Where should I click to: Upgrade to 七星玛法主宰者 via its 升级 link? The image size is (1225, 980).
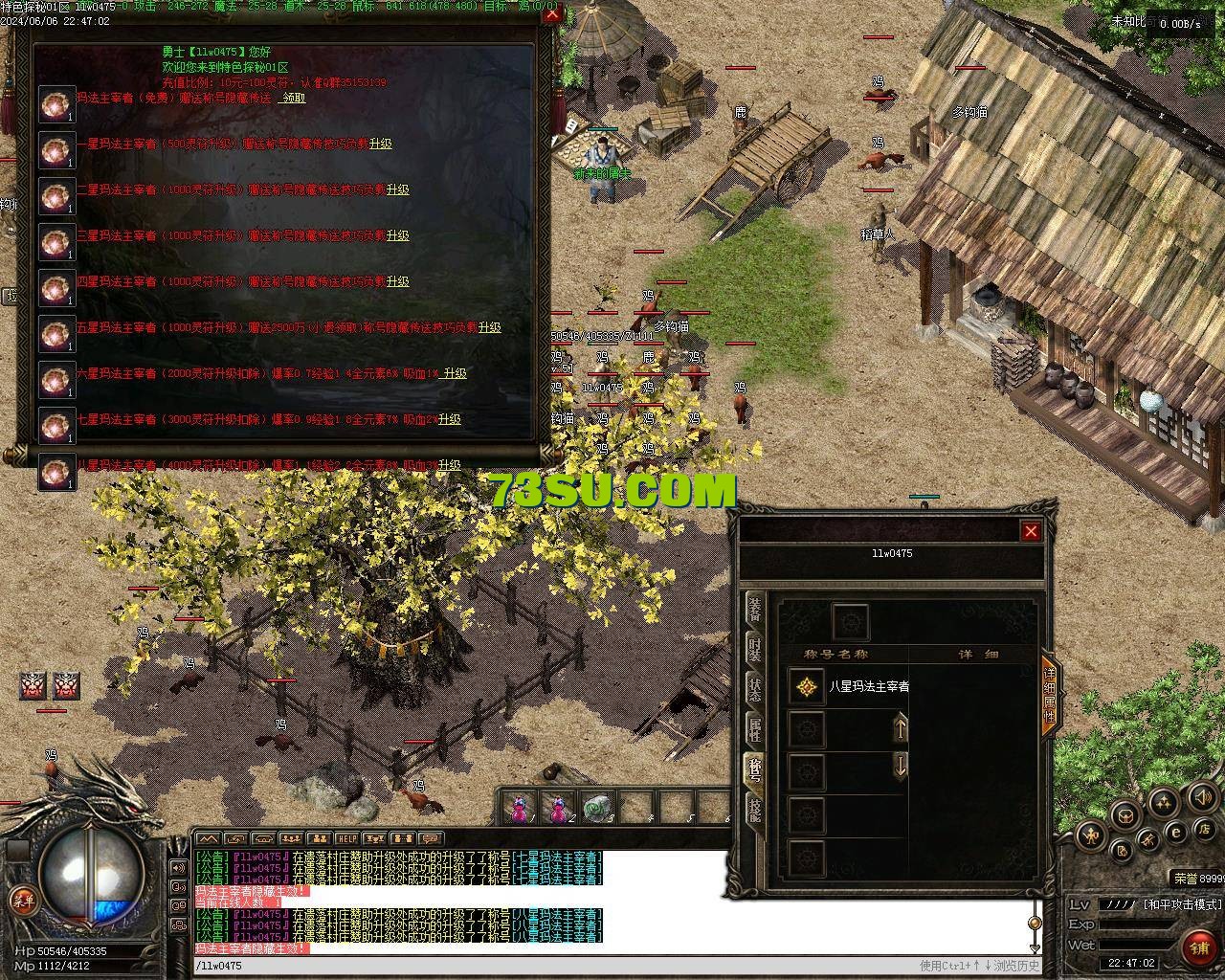point(450,419)
